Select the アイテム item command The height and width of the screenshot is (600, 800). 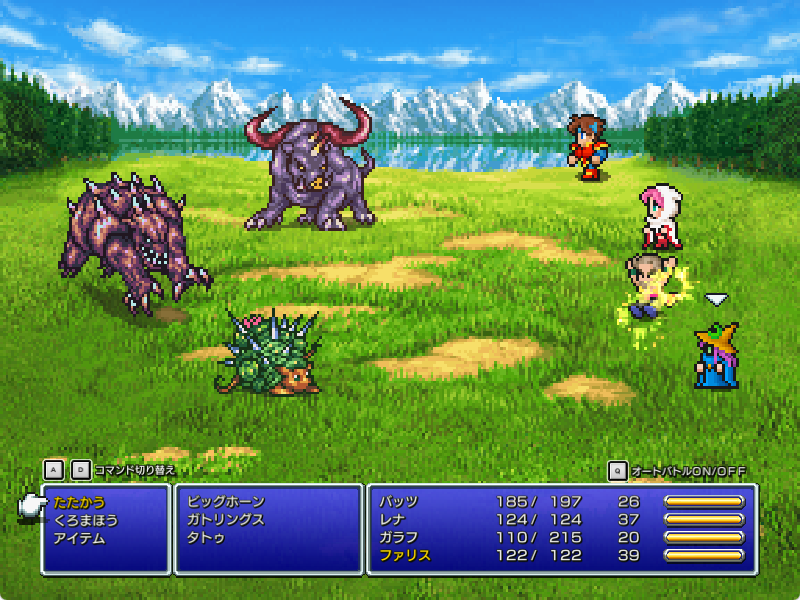coord(82,538)
